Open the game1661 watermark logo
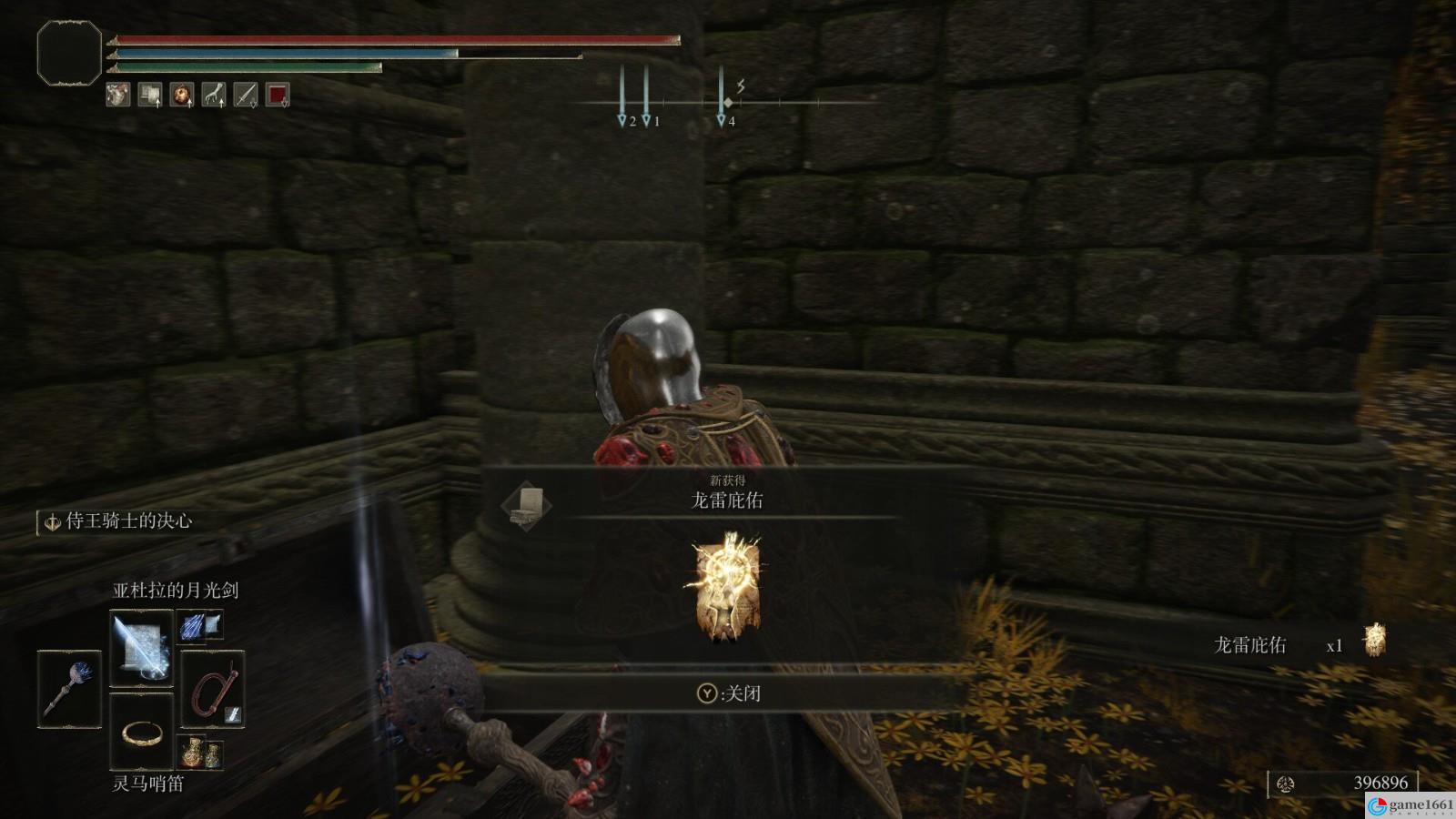1456x819 pixels. tap(1410, 805)
